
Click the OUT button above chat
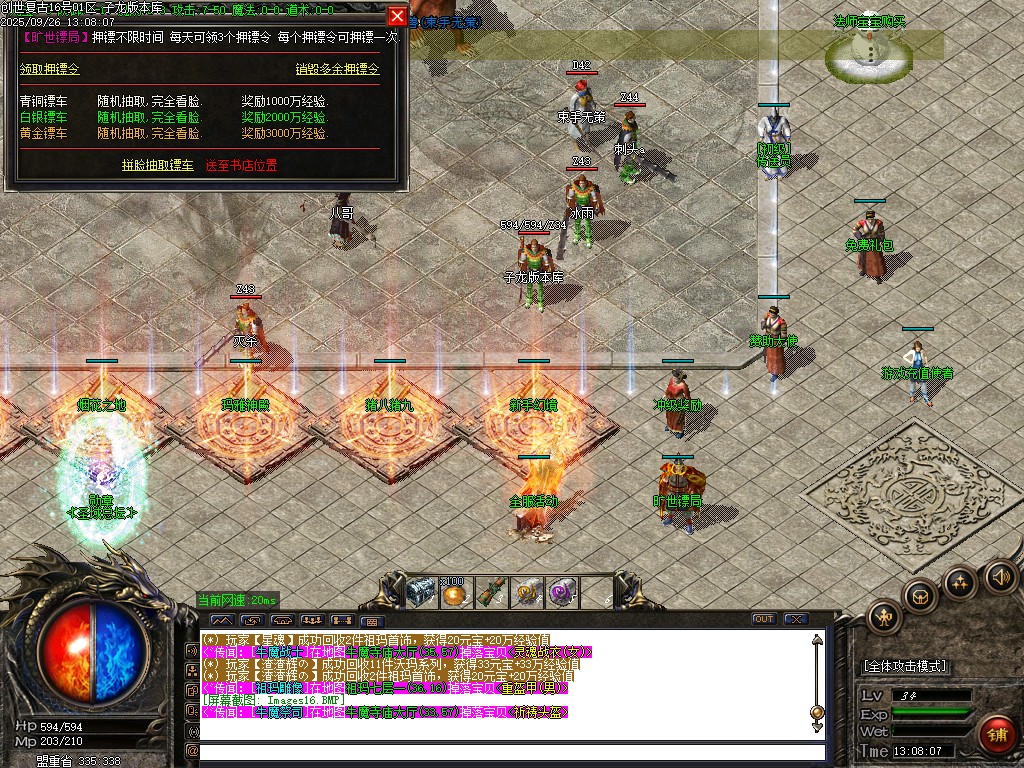tap(764, 619)
